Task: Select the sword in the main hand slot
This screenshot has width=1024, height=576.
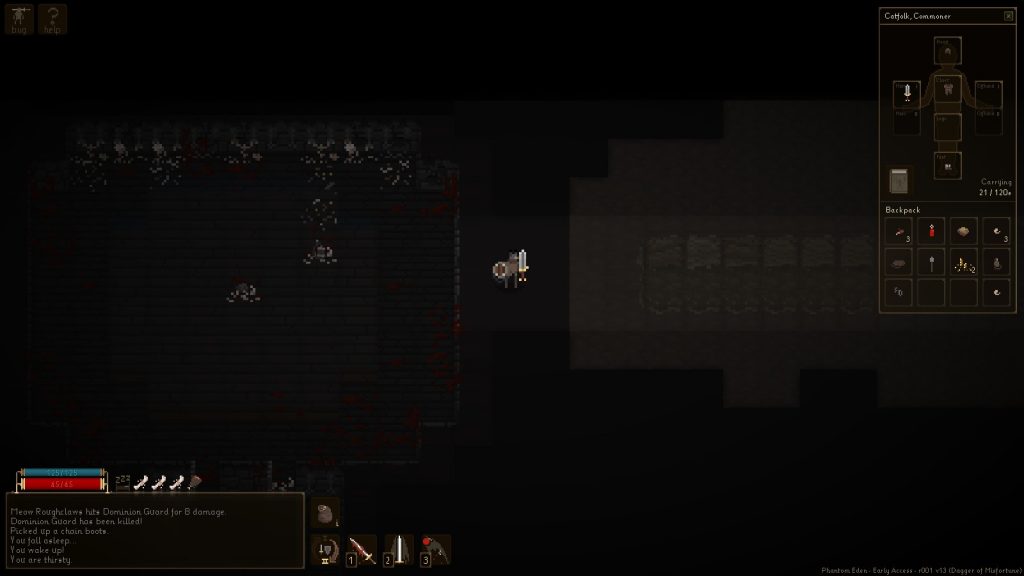Action: [907, 94]
